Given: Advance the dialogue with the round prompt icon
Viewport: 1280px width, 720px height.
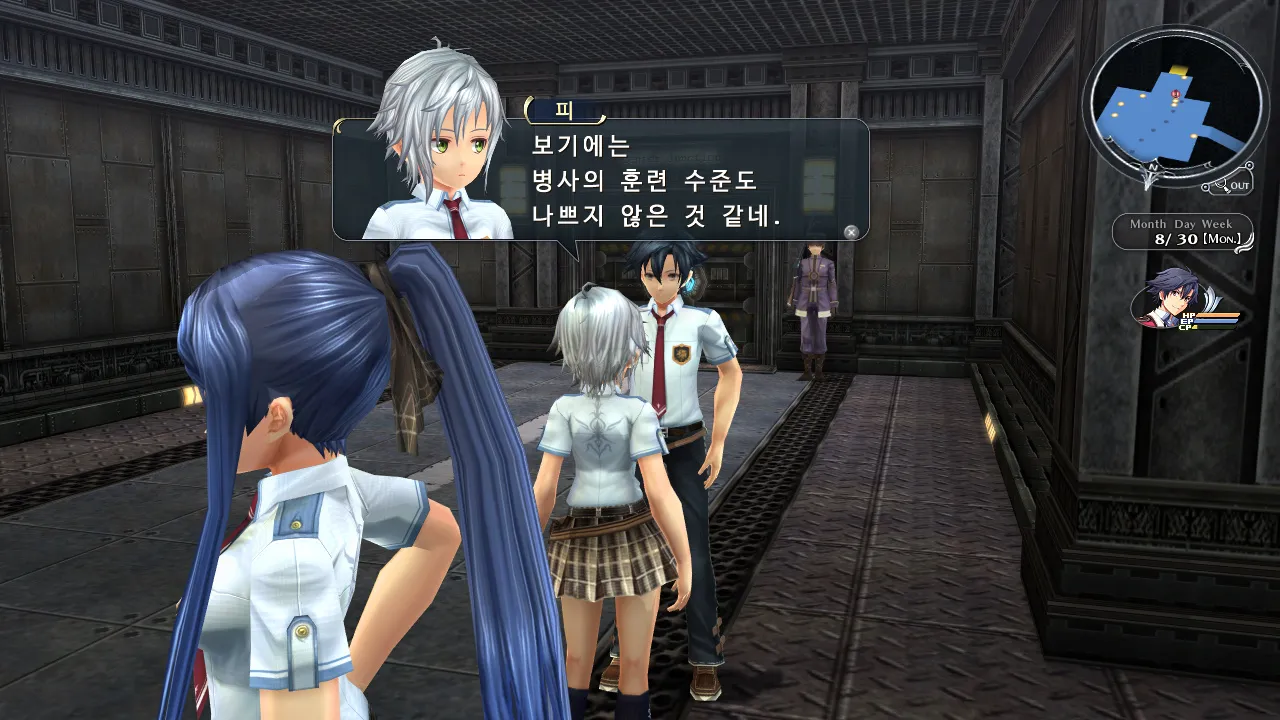Looking at the screenshot, I should (x=851, y=232).
